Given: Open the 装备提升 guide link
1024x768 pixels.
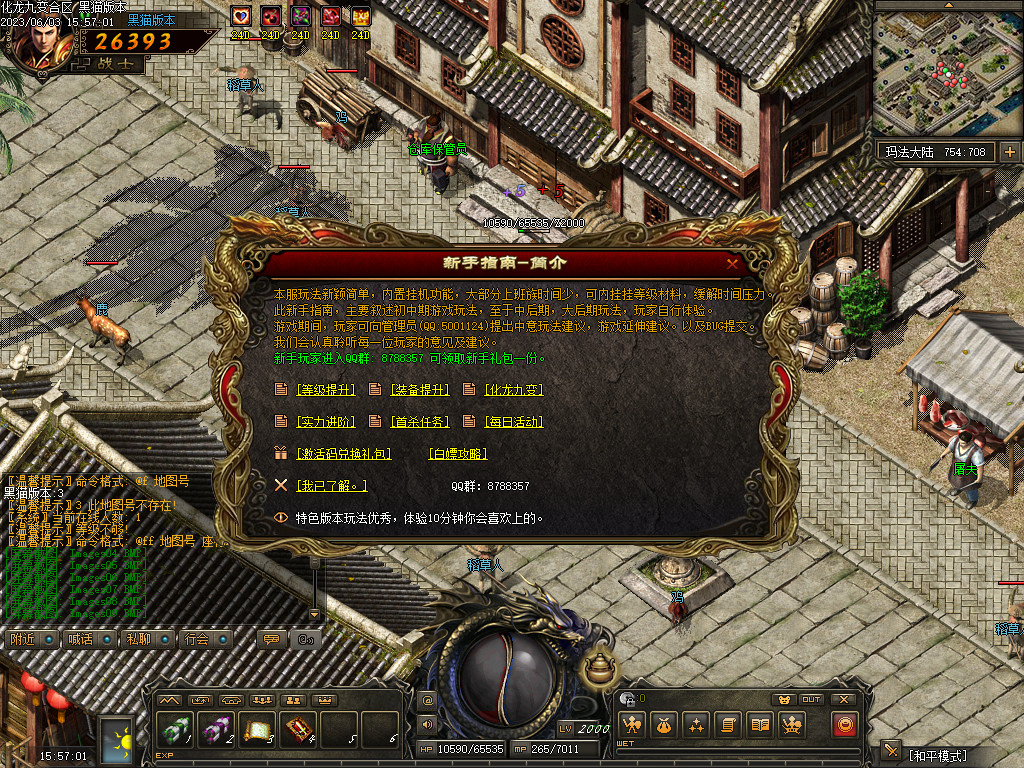Looking at the screenshot, I should [419, 390].
